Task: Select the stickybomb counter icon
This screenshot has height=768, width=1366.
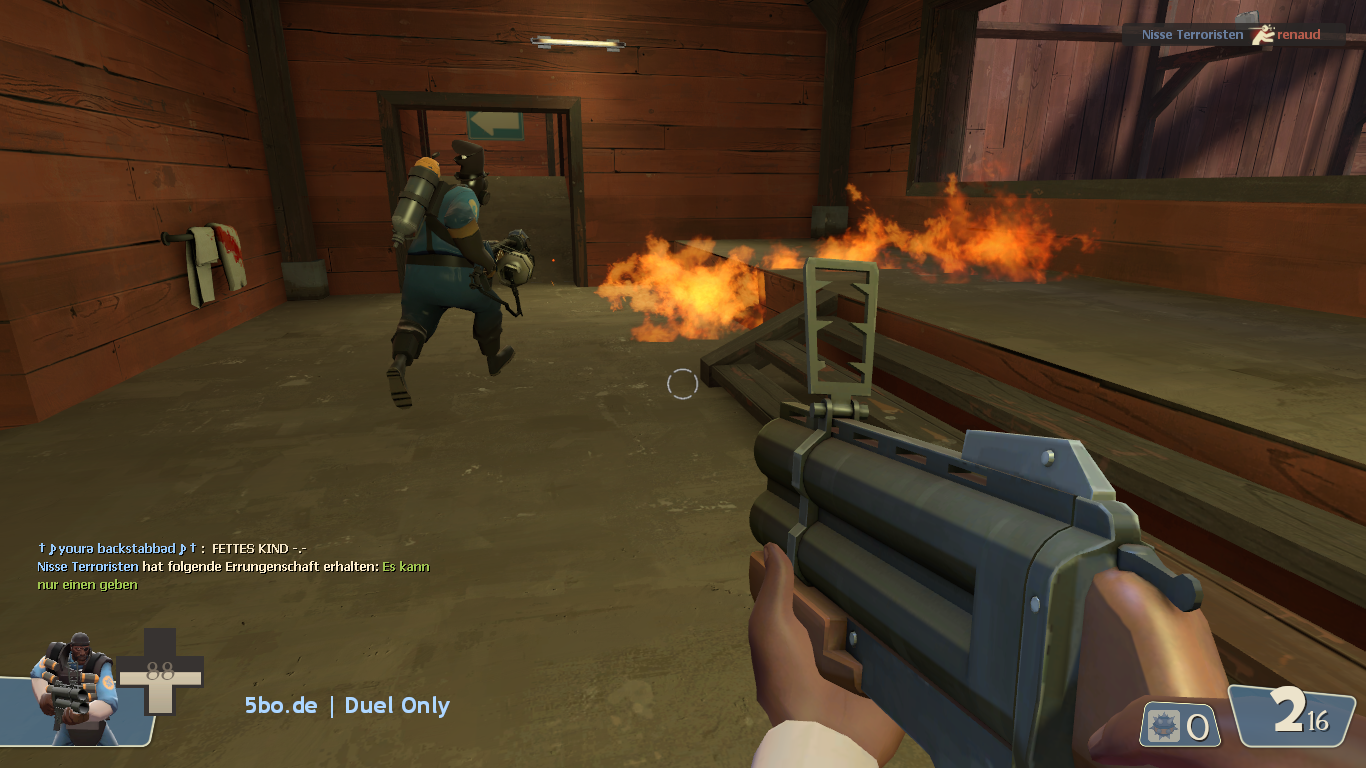Action: (x=1165, y=726)
